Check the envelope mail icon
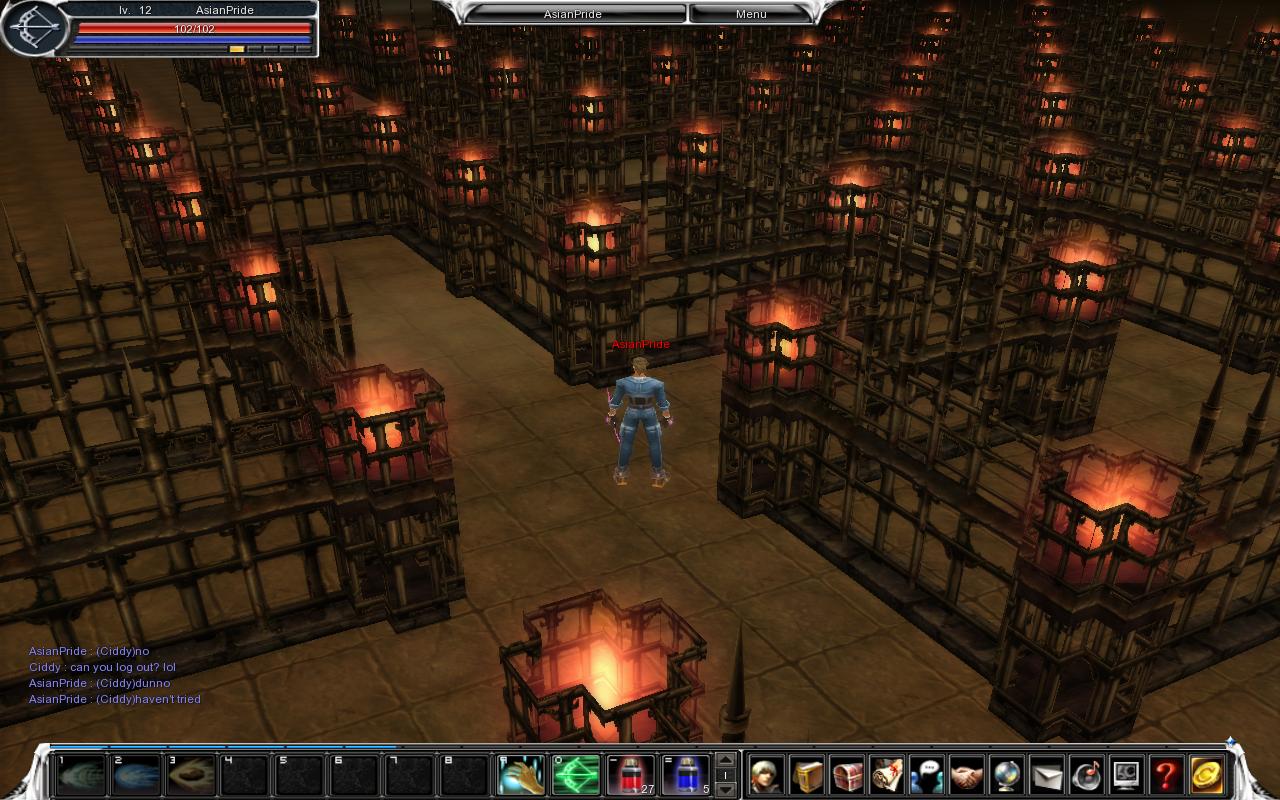 [1047, 775]
